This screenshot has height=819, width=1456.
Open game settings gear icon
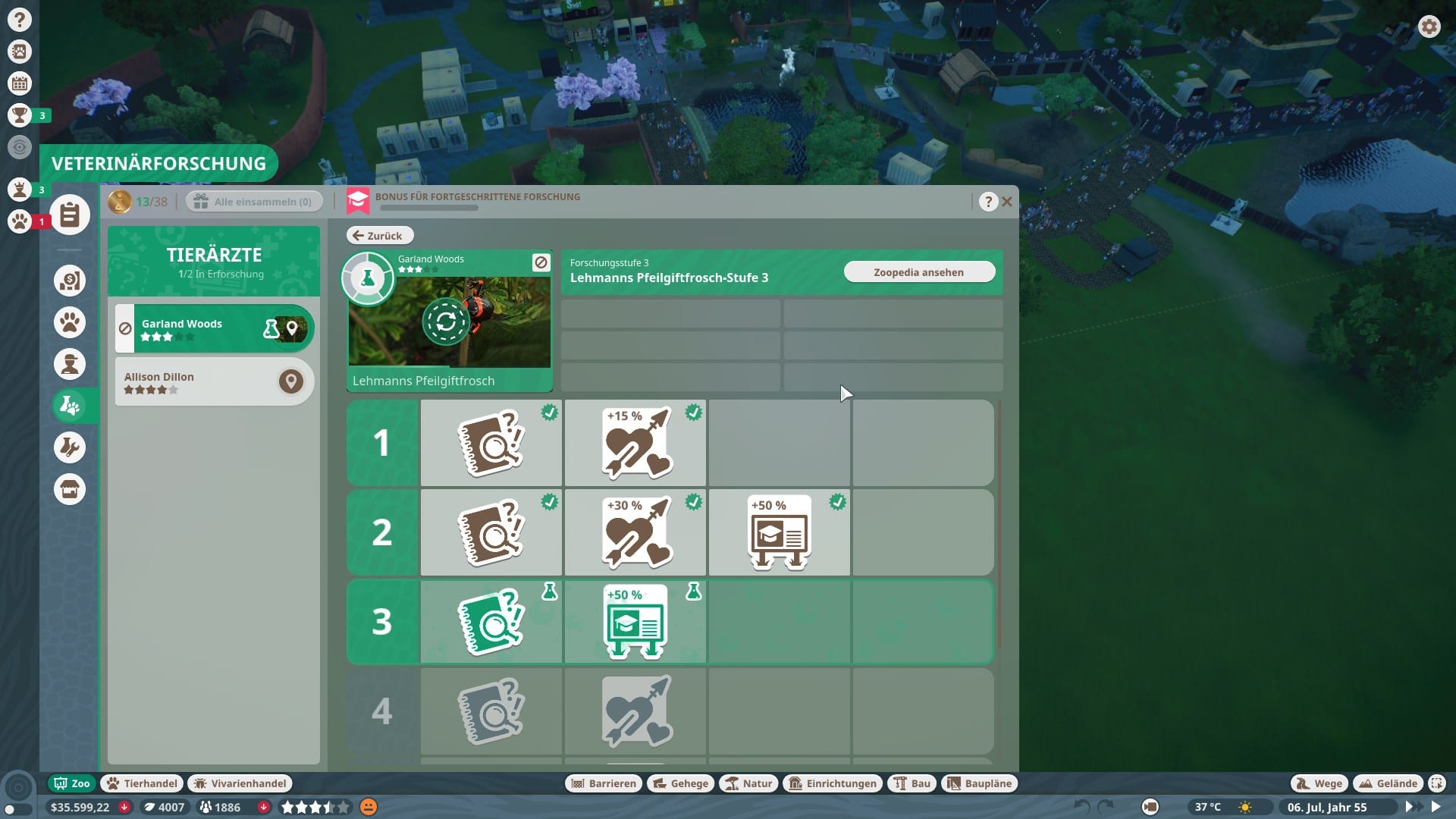(1429, 27)
